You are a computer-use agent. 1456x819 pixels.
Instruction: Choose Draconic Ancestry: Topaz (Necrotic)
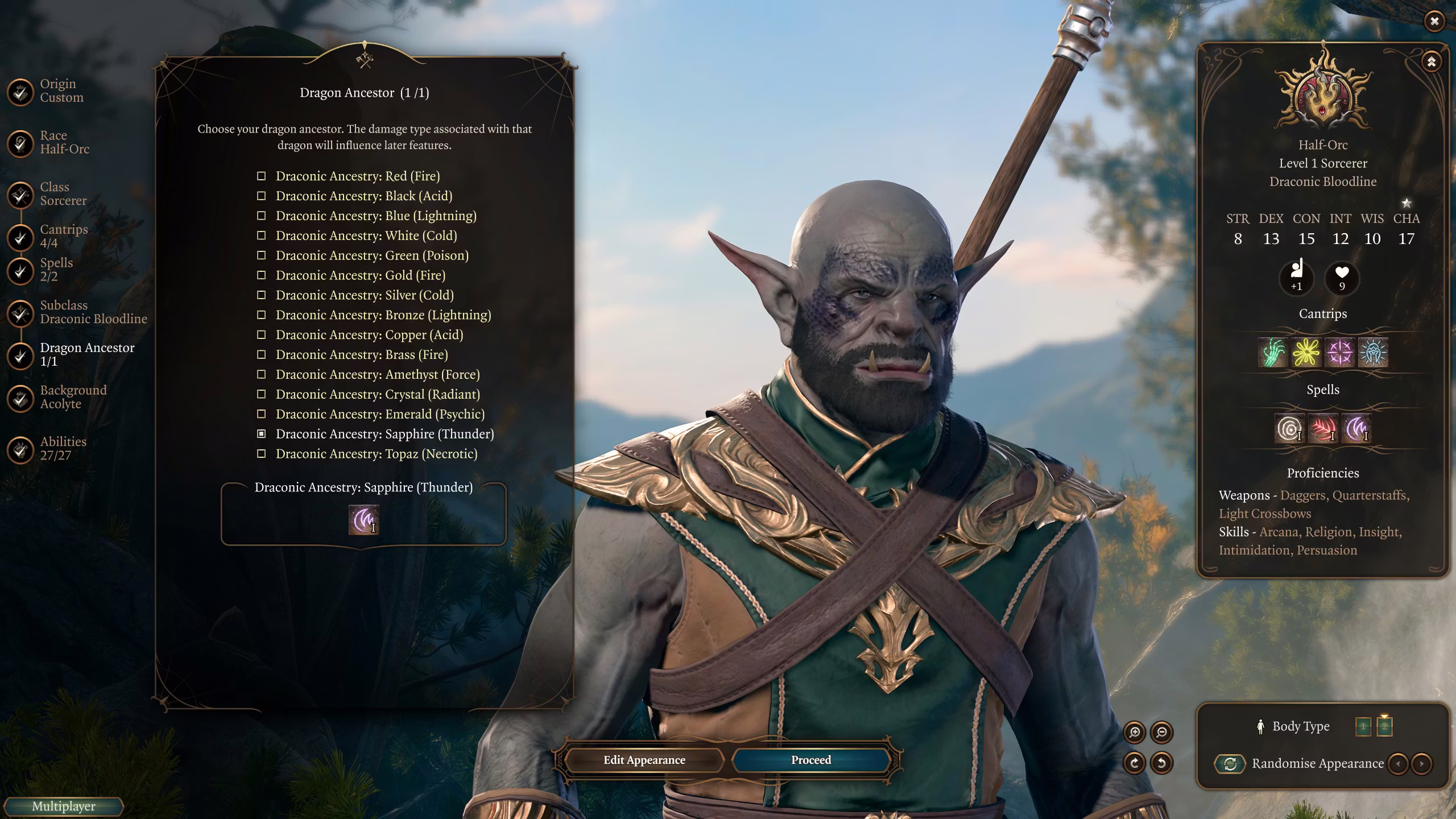coord(376,454)
